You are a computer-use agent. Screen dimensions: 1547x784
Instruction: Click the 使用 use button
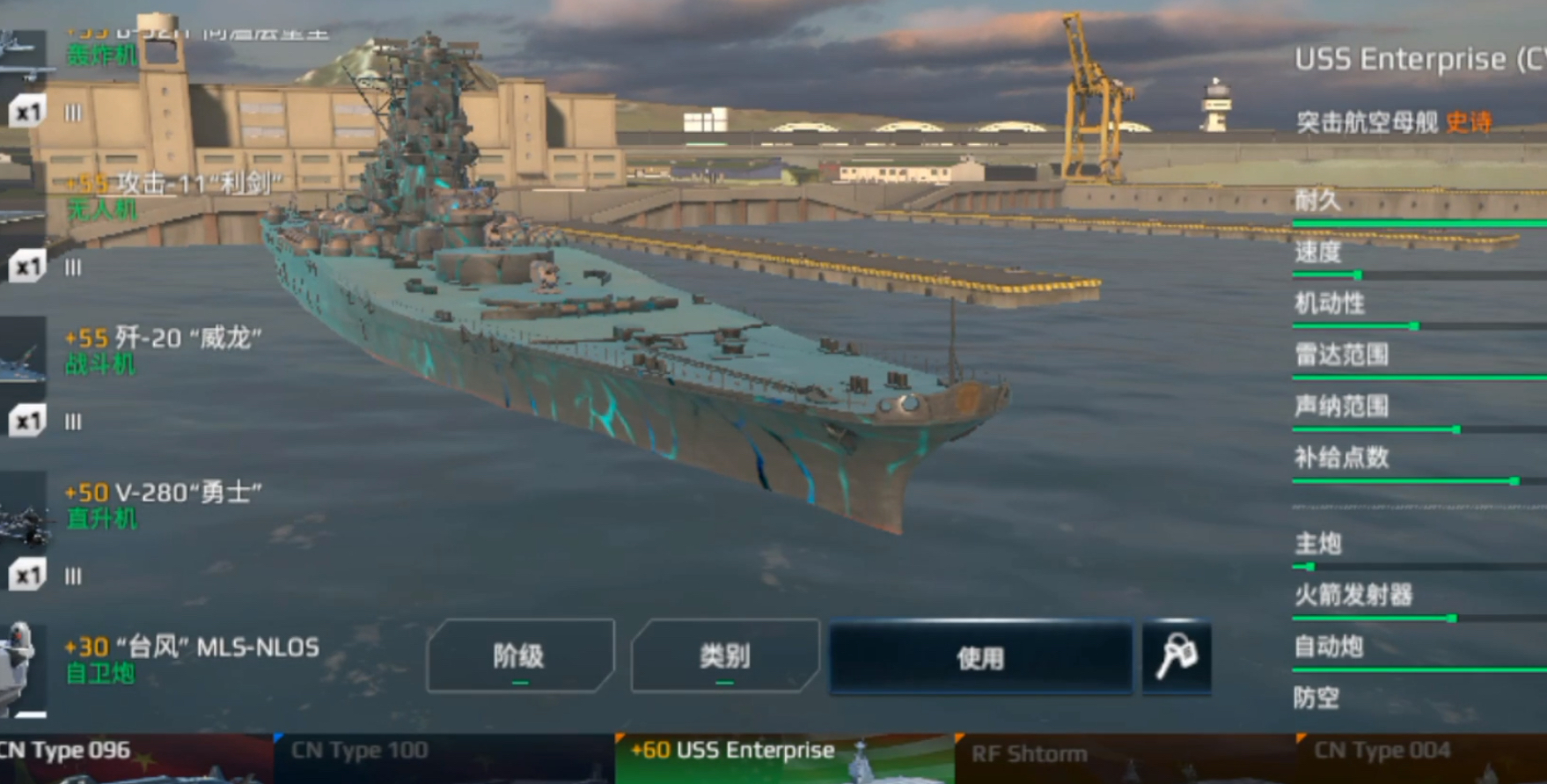(980, 657)
